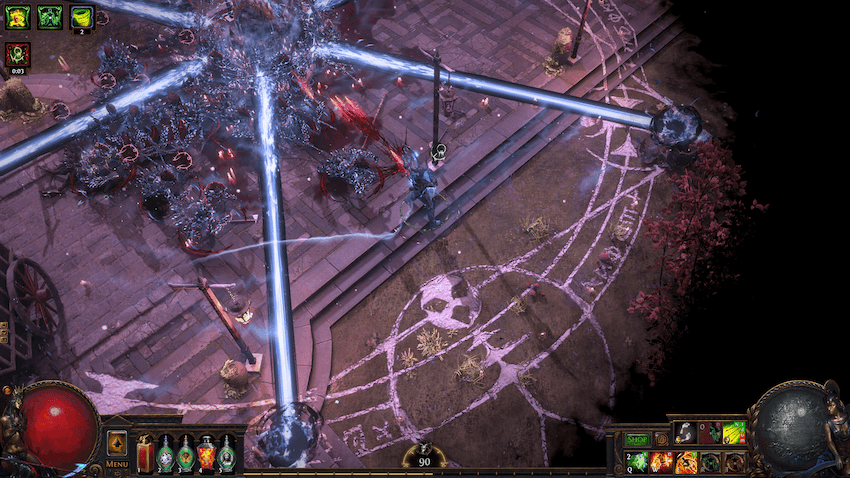Select the dark red and green skill icon
Viewport: 850px width, 478px height.
(x=710, y=433)
